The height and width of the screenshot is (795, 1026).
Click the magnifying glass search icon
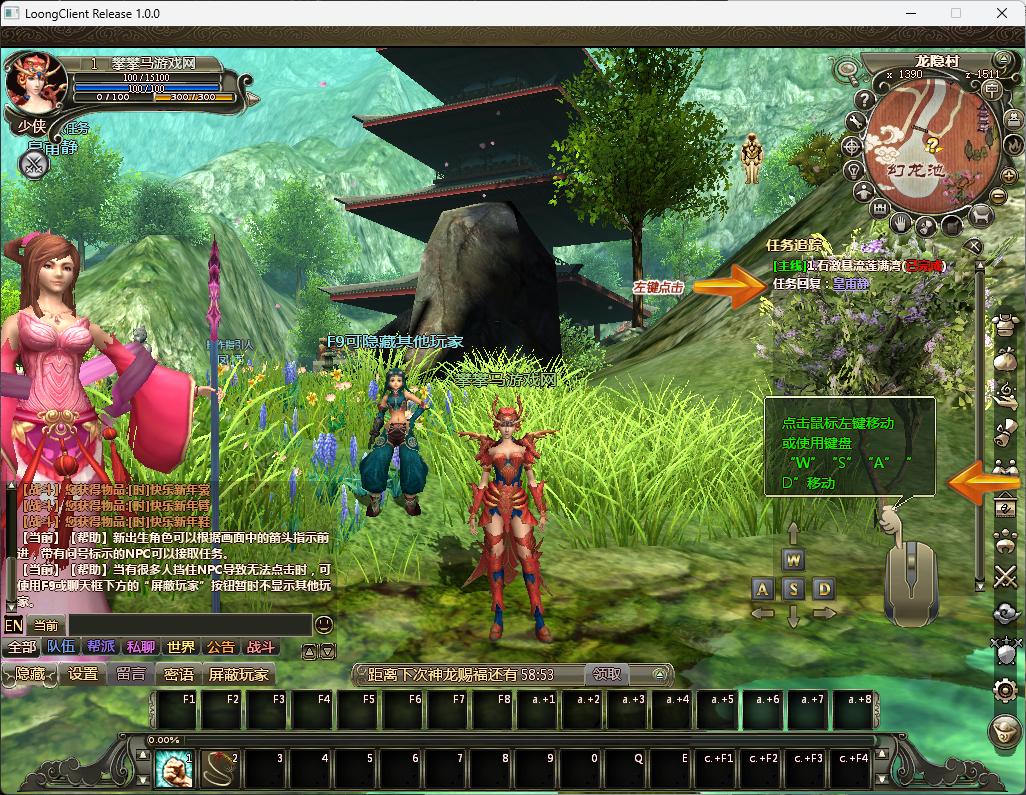848,71
